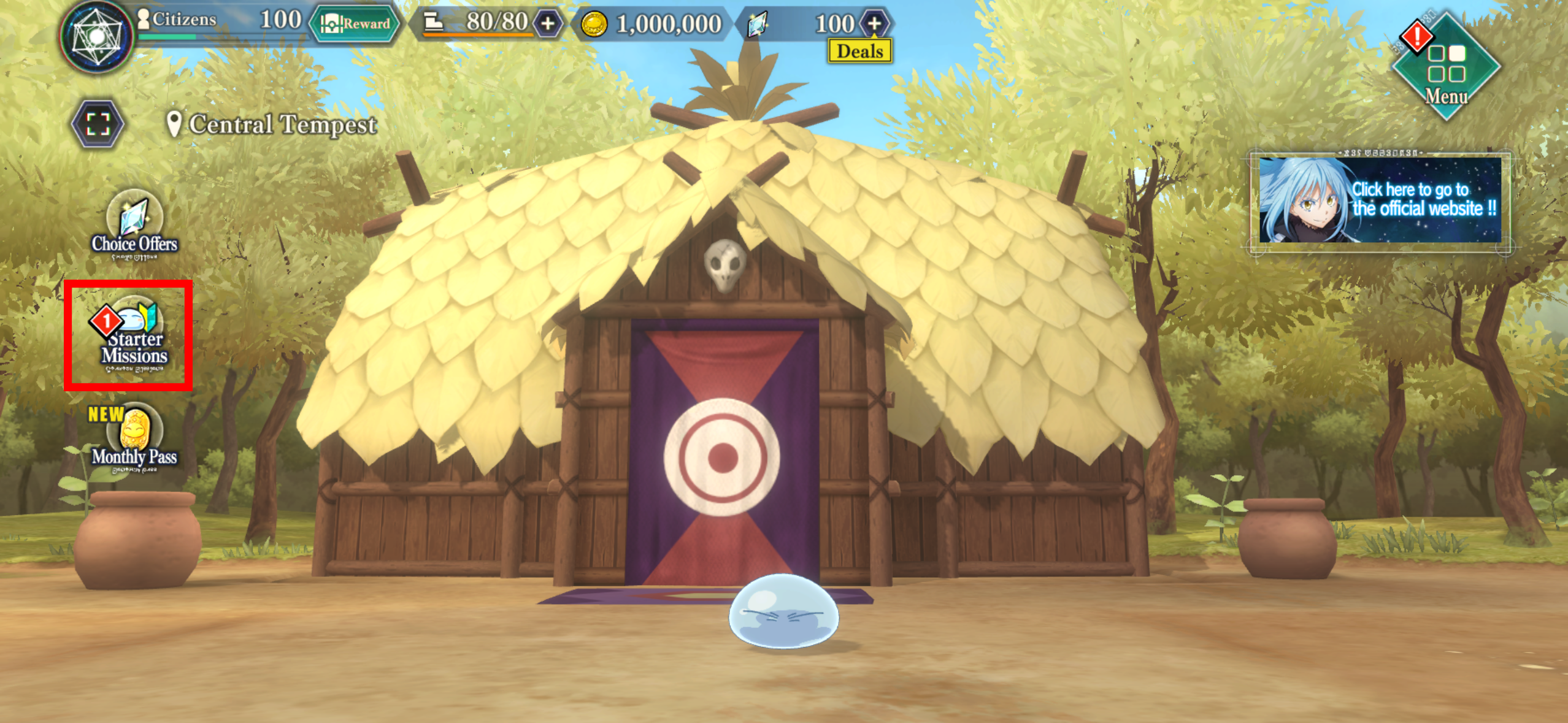Add magic crystals with the plus button

coord(874,24)
